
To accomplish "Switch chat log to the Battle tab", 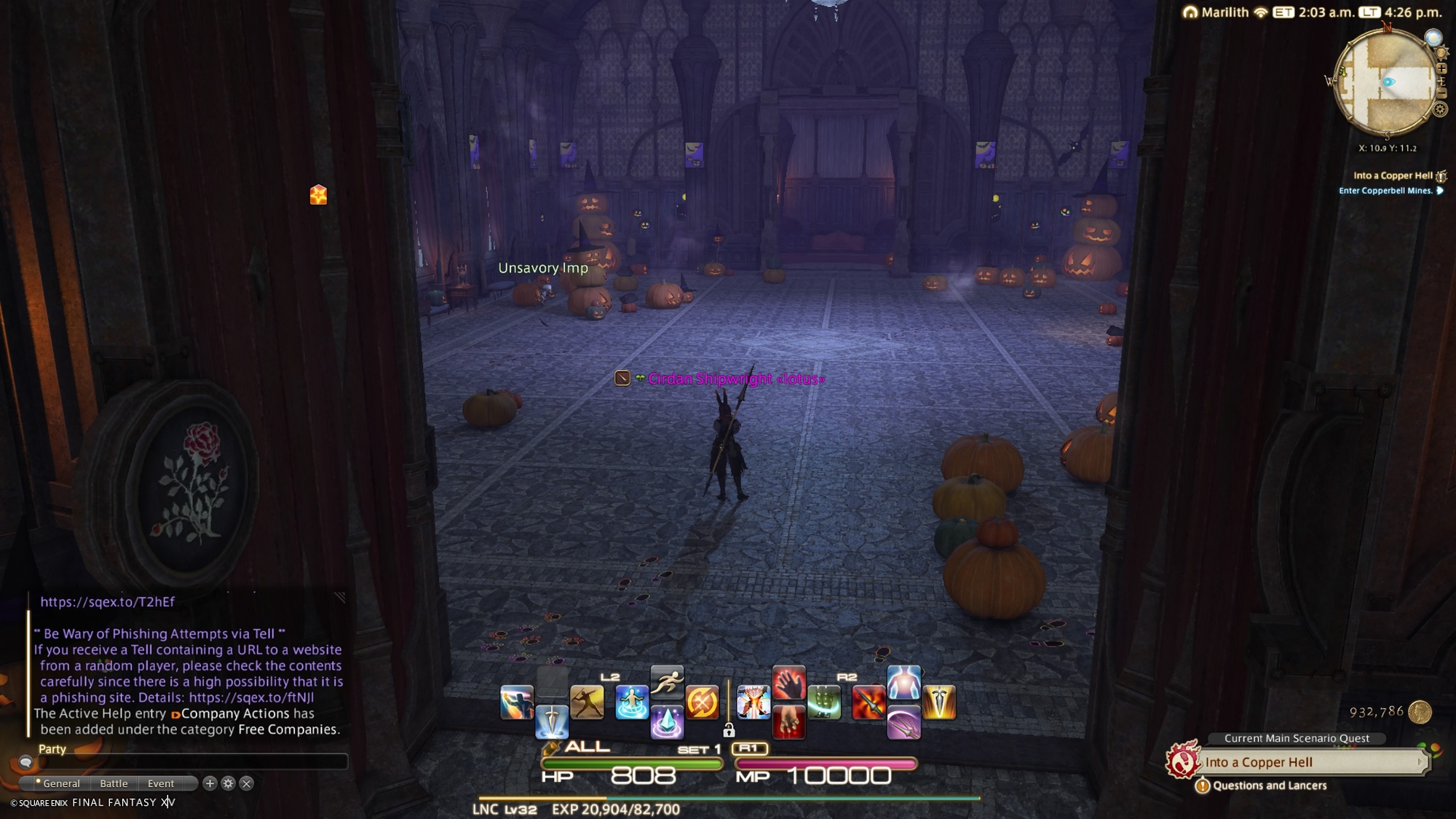I will [x=114, y=783].
